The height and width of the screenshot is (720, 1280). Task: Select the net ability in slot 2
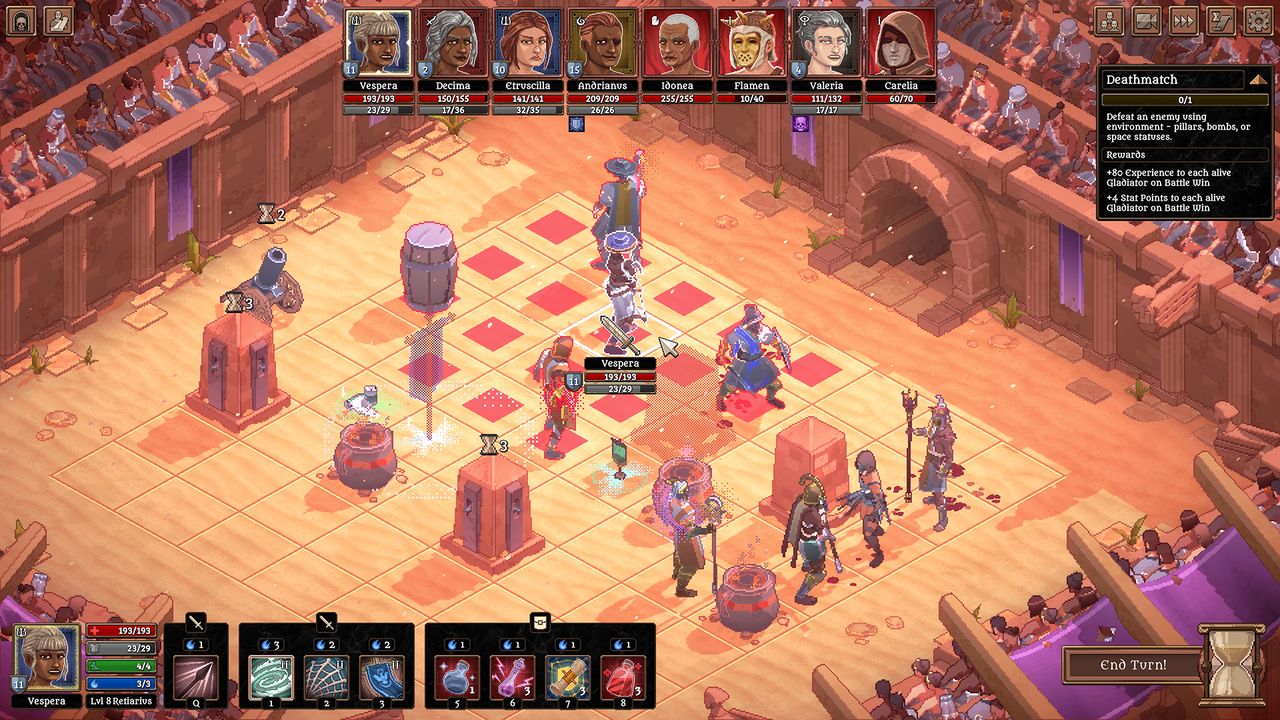point(329,677)
